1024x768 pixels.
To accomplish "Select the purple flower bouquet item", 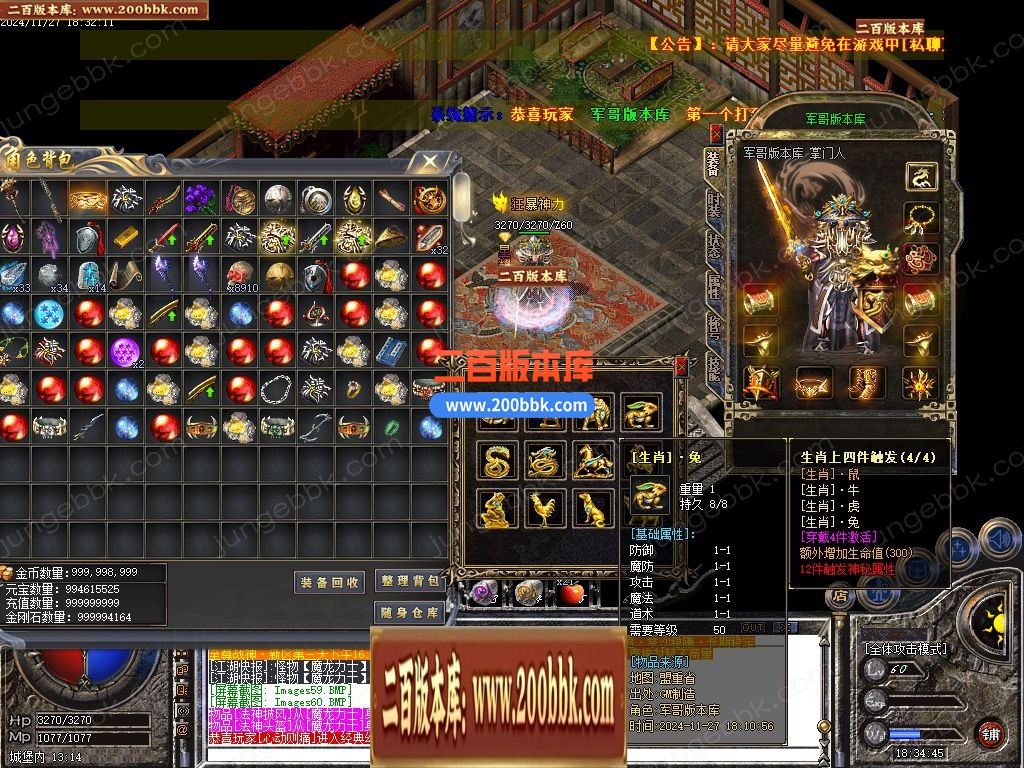I will (x=201, y=199).
